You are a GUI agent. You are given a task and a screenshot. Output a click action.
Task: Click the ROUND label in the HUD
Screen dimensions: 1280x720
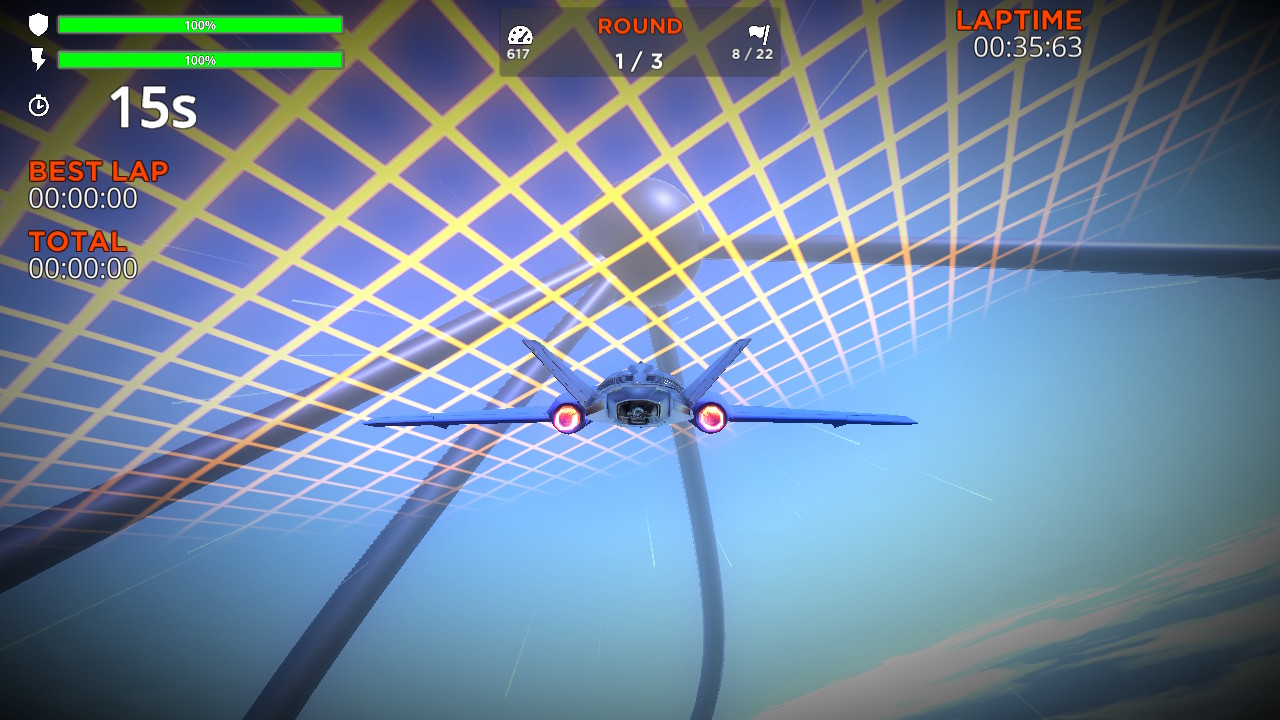coord(638,25)
